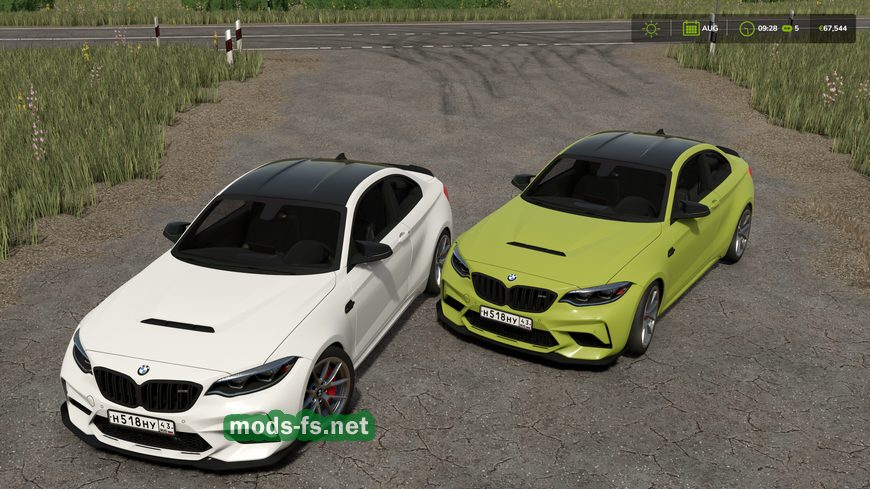This screenshot has width=870, height=489.
Task: Click the green time-speed icon
Action: 787,28
